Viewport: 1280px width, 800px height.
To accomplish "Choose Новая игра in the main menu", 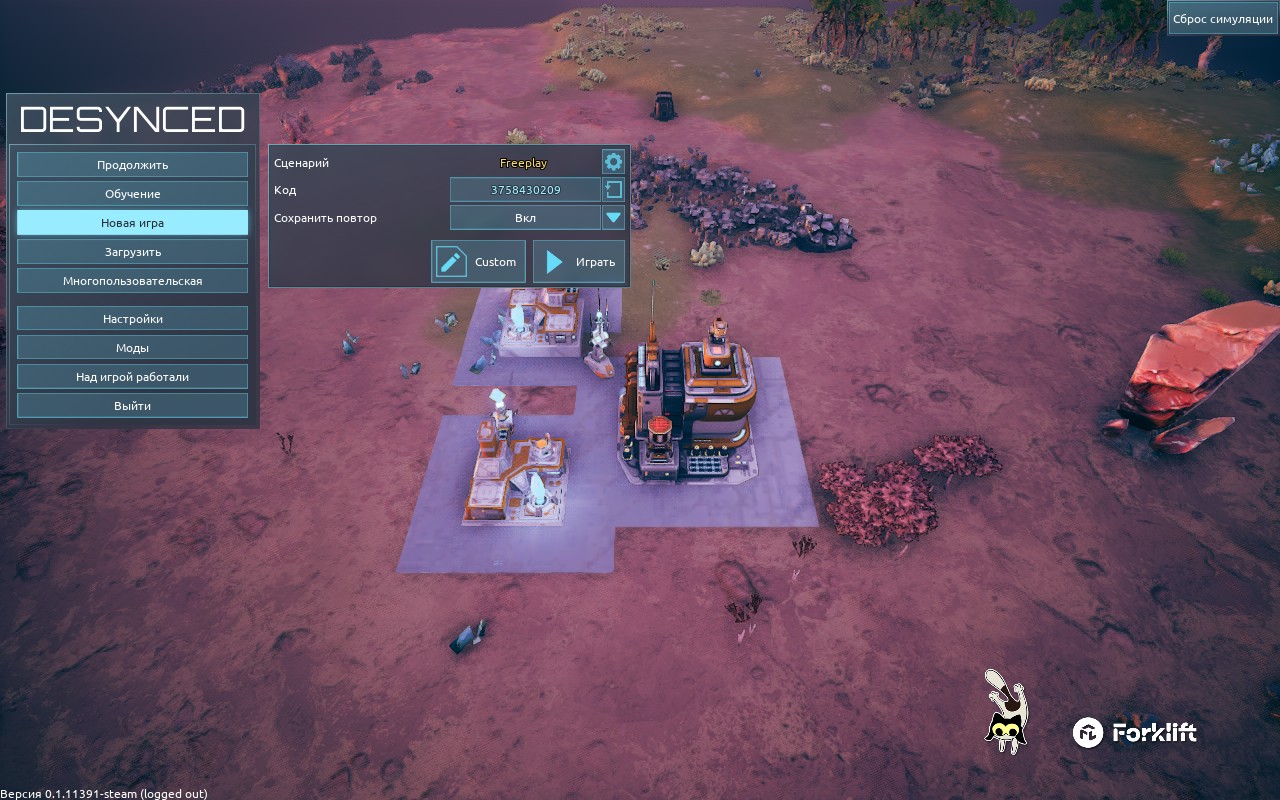I will [132, 223].
